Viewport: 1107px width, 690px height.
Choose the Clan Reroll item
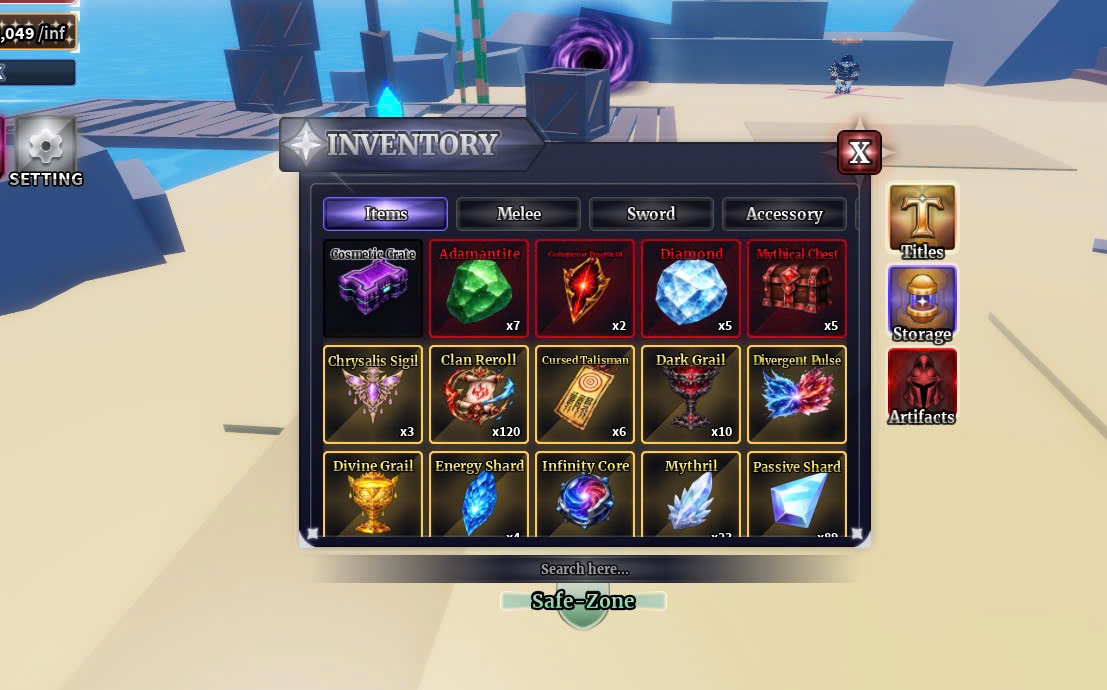[x=479, y=395]
